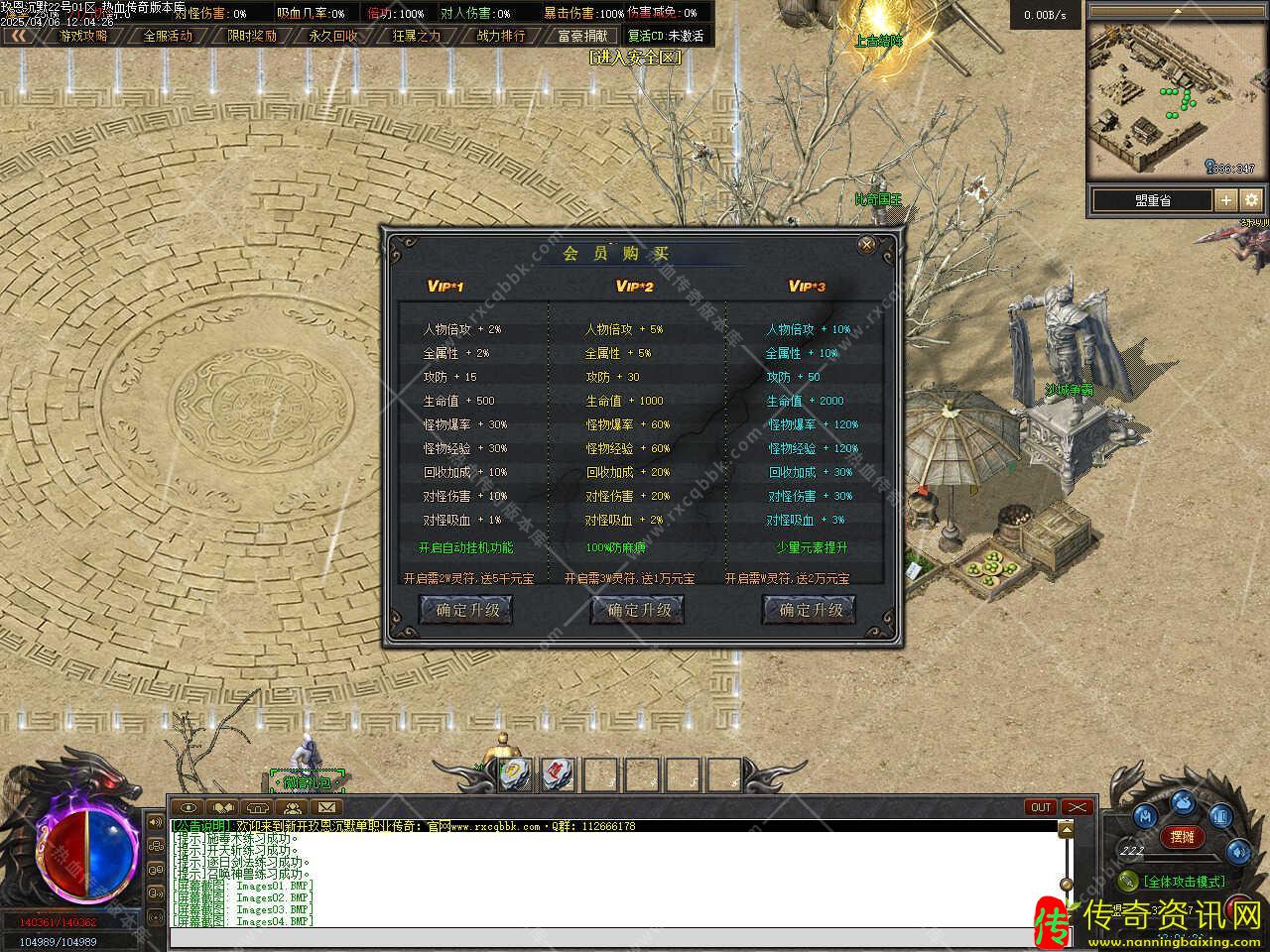
Task: Open the envelope mail icon on chat bar
Action: coord(326,807)
